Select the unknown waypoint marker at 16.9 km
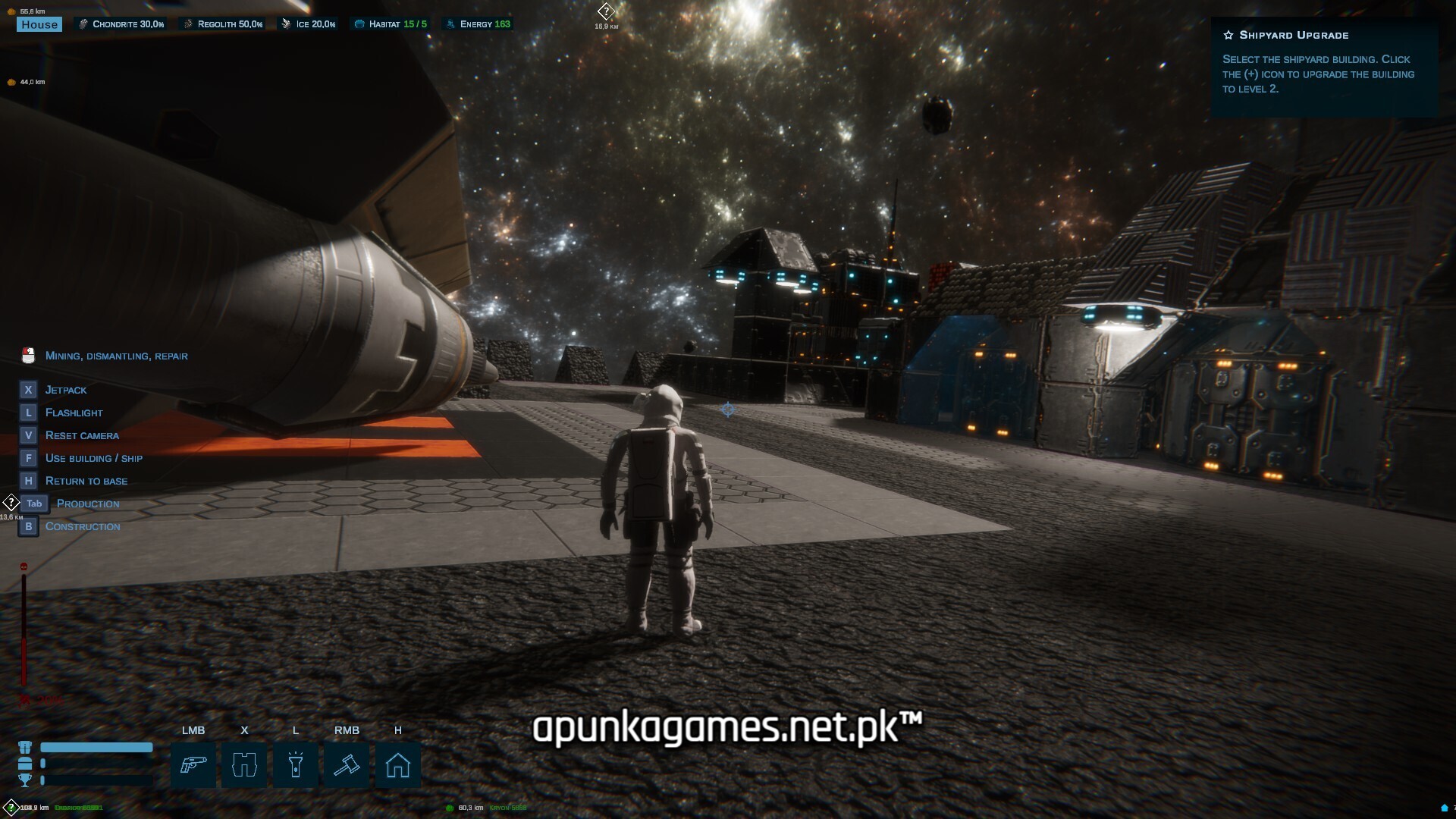1456x819 pixels. point(606,12)
